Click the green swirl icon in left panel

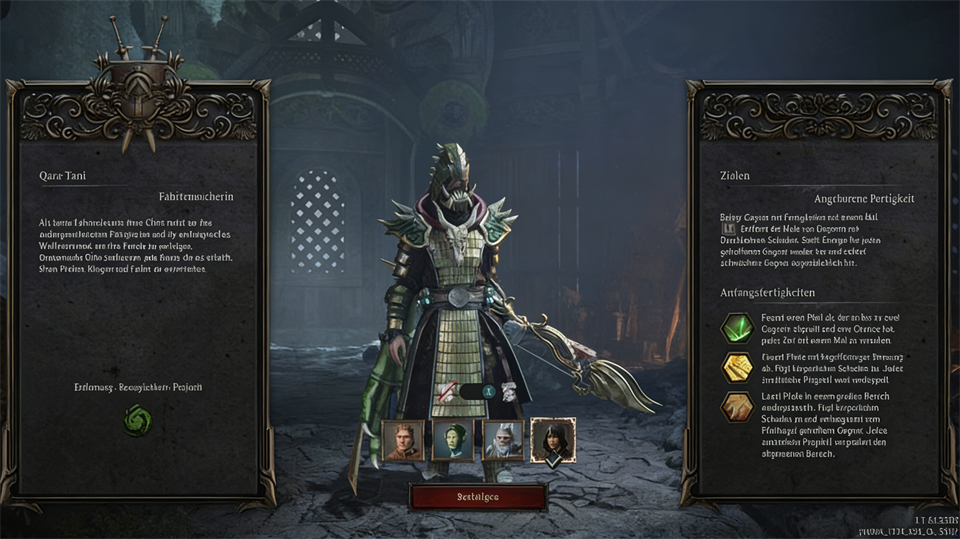tap(136, 421)
